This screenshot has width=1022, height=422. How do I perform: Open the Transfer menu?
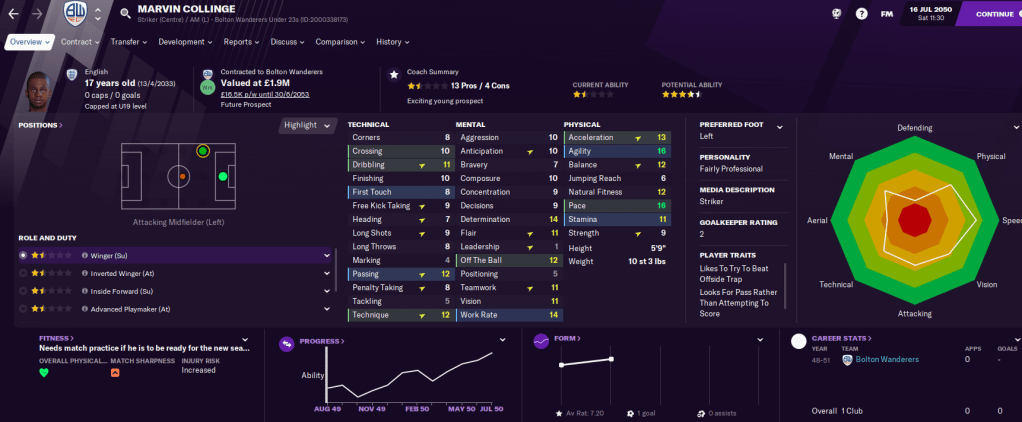coord(129,42)
